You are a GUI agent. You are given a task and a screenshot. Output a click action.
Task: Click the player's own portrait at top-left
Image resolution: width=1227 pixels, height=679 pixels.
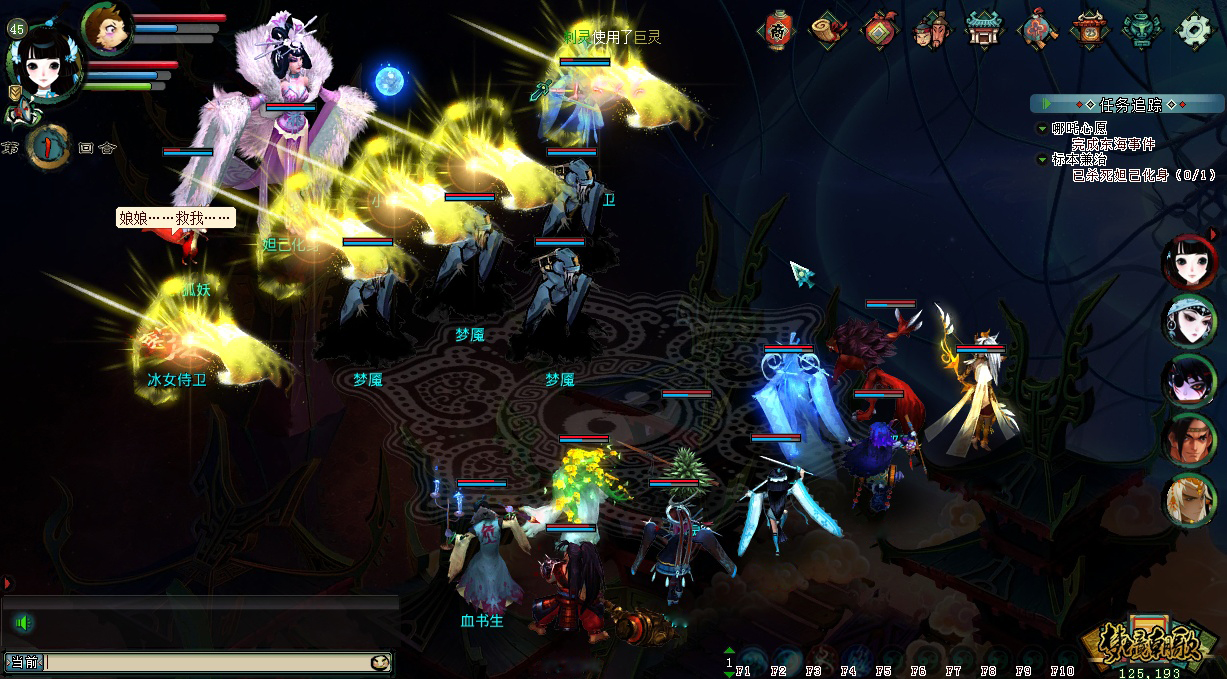tap(44, 62)
